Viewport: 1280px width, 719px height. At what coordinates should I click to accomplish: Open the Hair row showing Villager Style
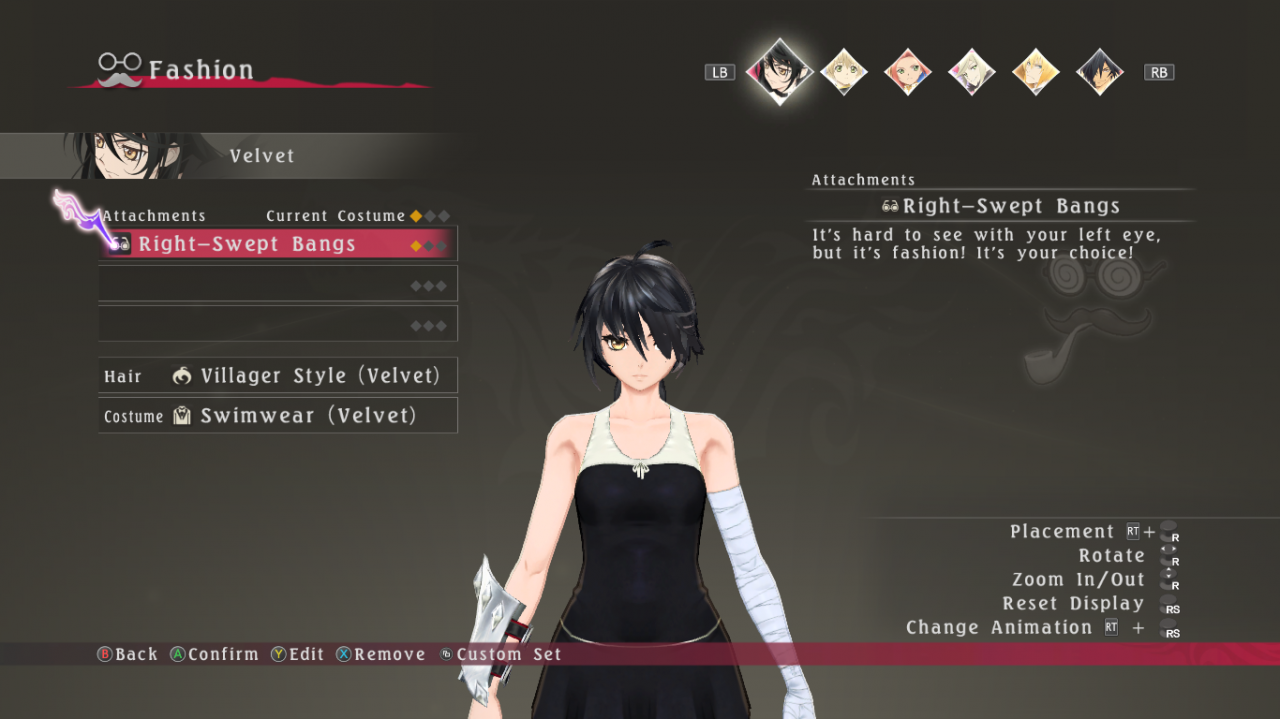[278, 376]
